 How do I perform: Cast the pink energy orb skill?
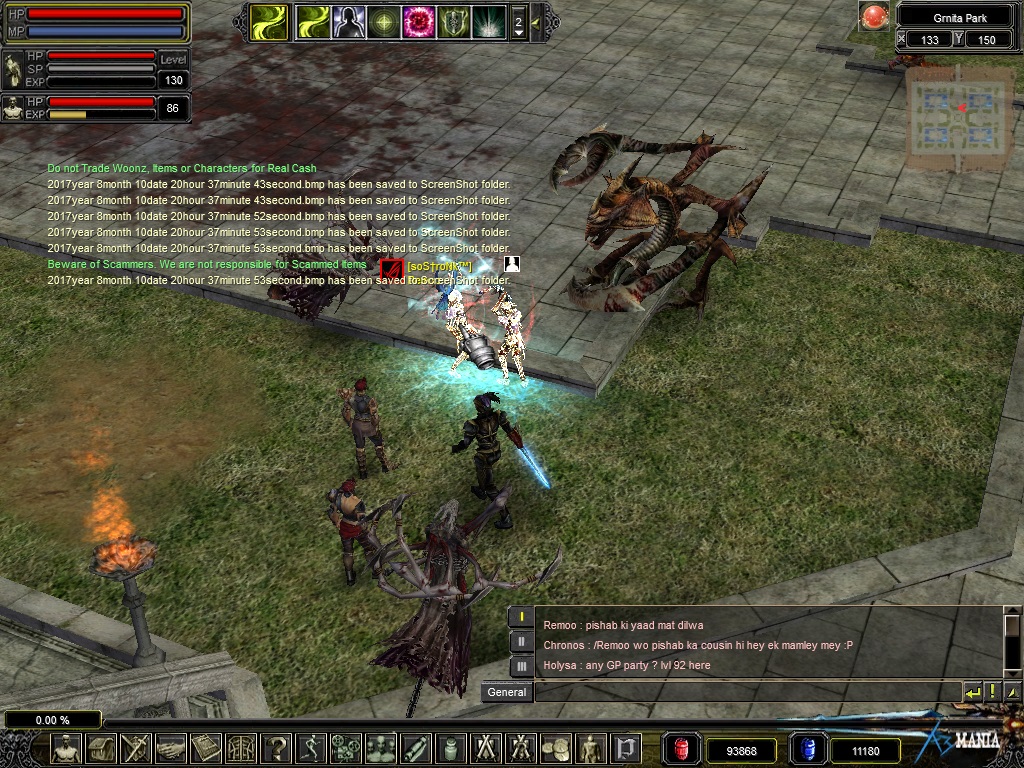point(417,21)
